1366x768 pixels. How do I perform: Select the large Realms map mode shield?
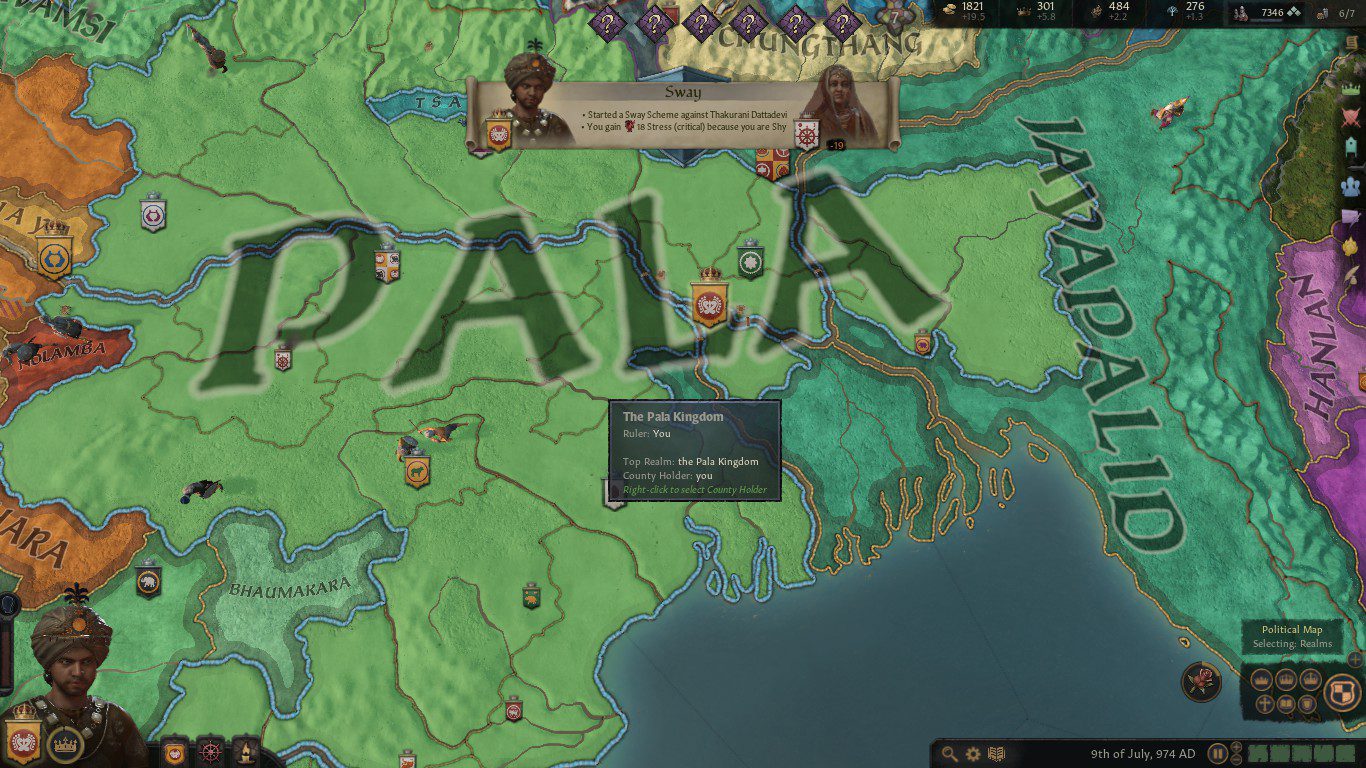[1341, 692]
